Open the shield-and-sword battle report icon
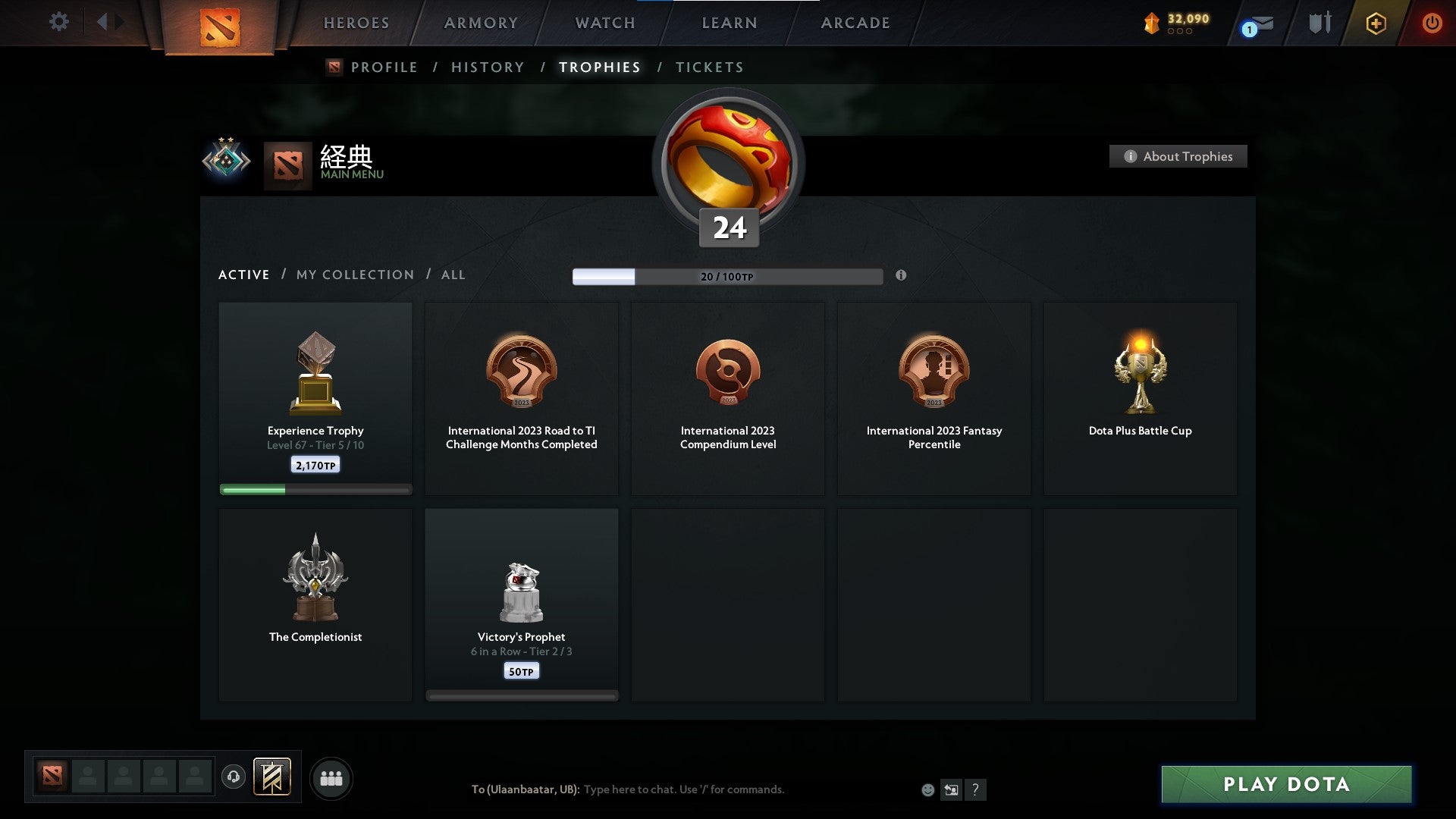Screen dimensions: 1456x819 1318,23
